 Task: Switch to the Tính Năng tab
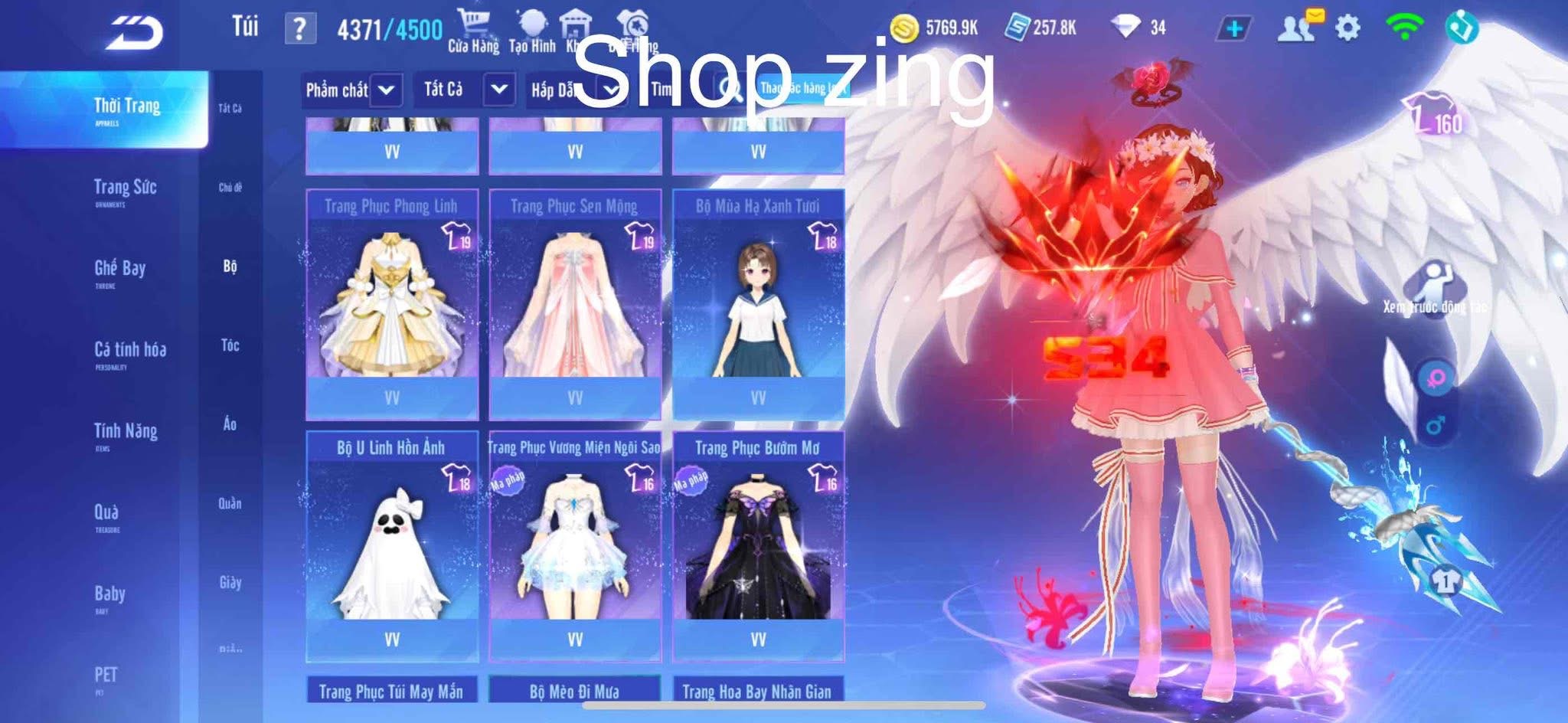(126, 433)
